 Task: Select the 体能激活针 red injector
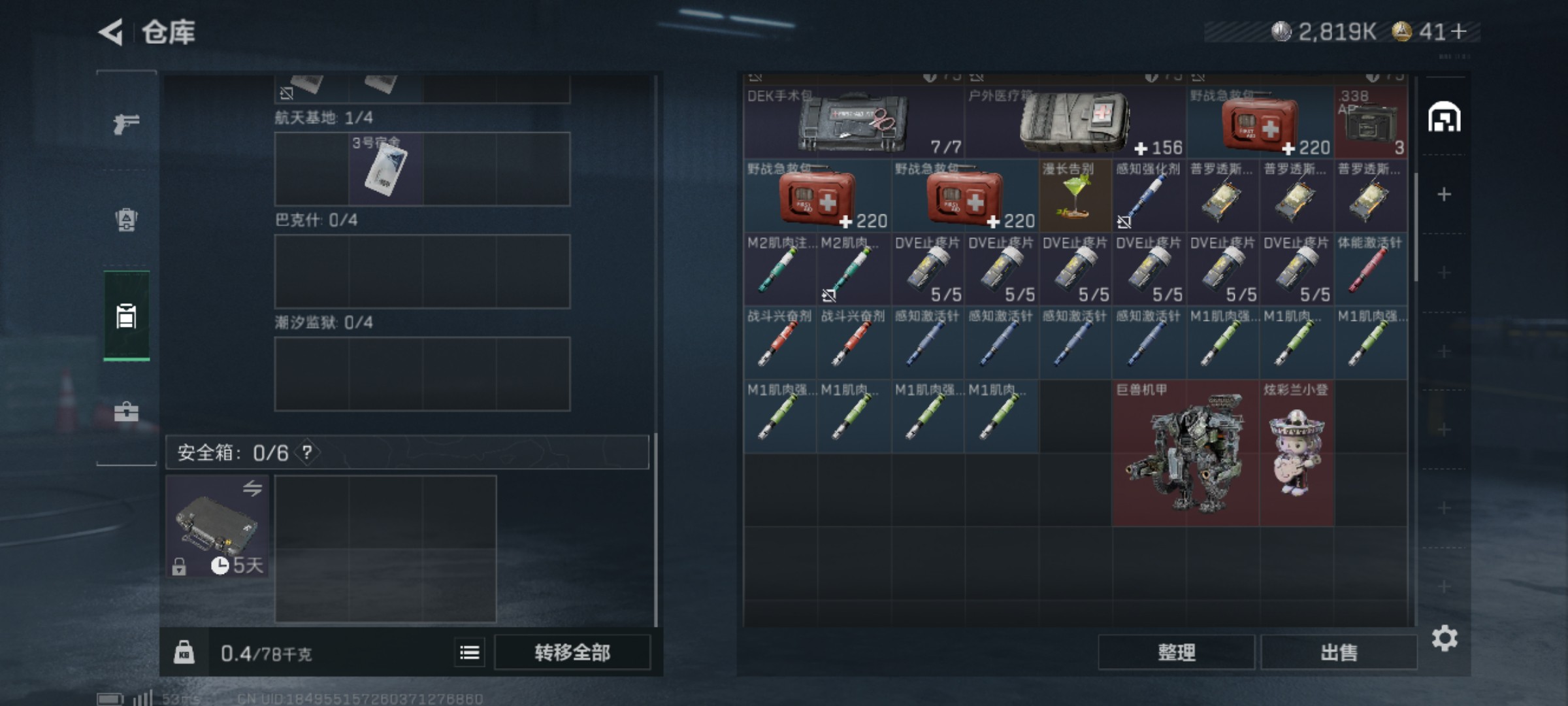1370,269
